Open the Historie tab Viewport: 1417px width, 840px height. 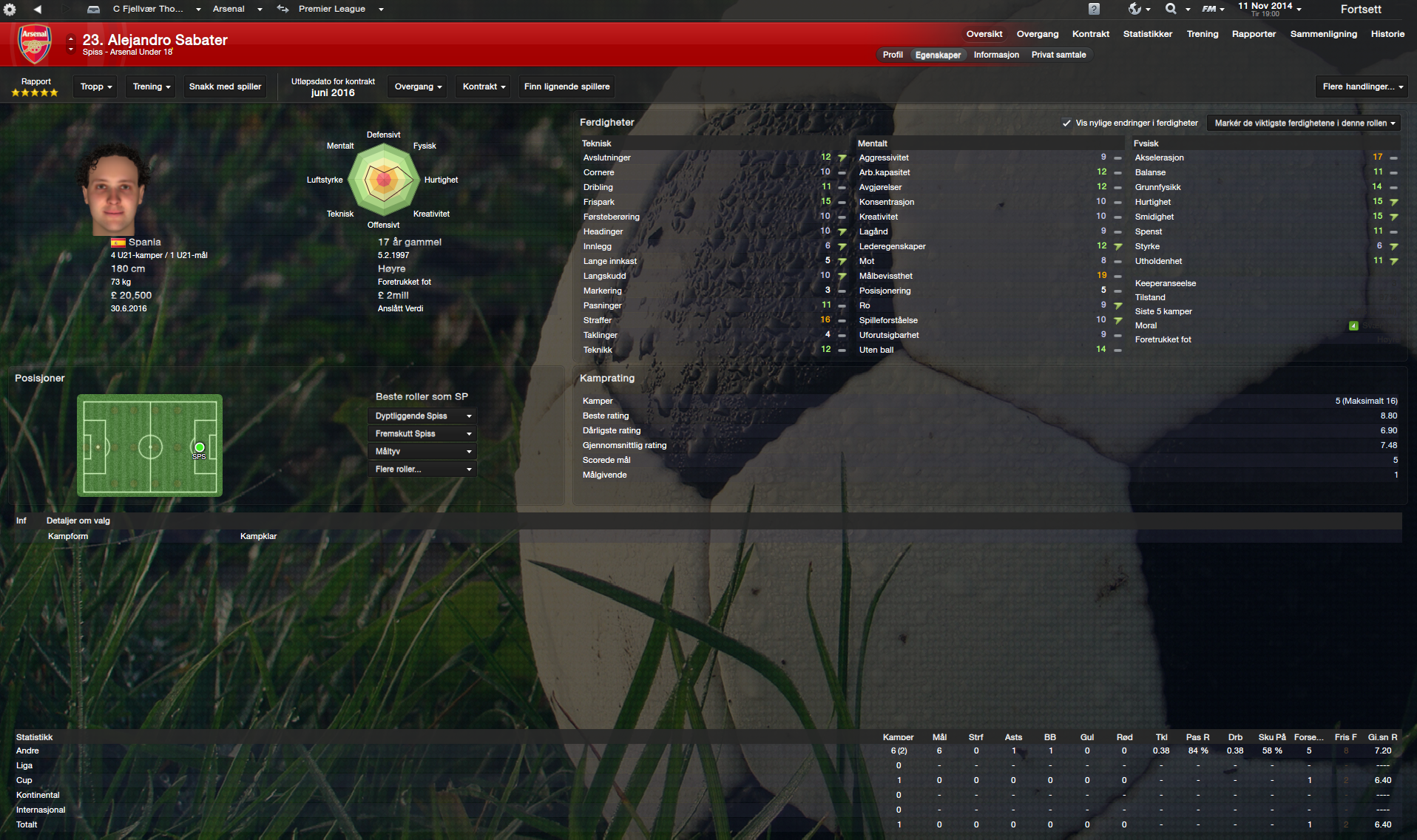[x=1387, y=34]
